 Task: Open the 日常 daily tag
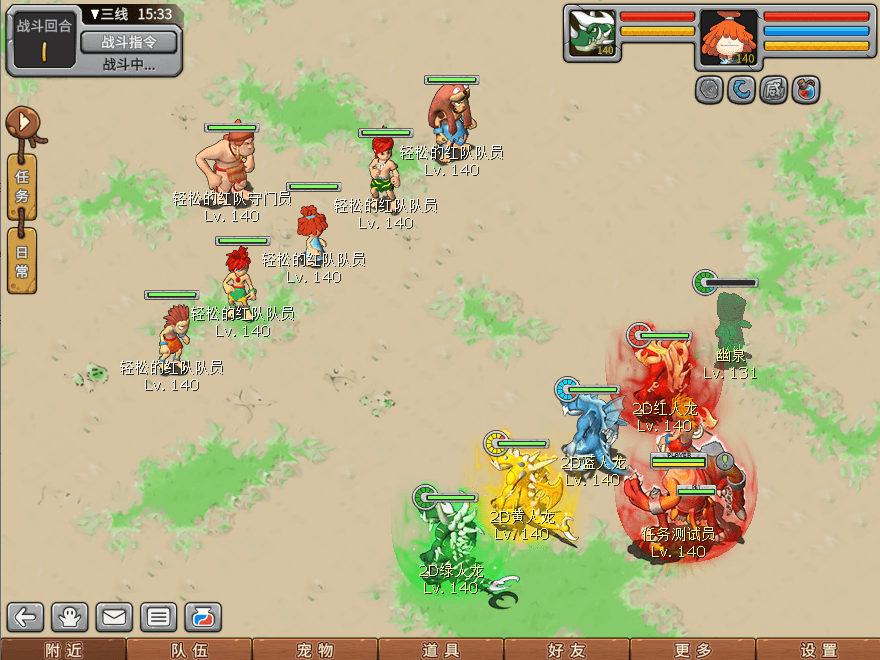click(22, 260)
